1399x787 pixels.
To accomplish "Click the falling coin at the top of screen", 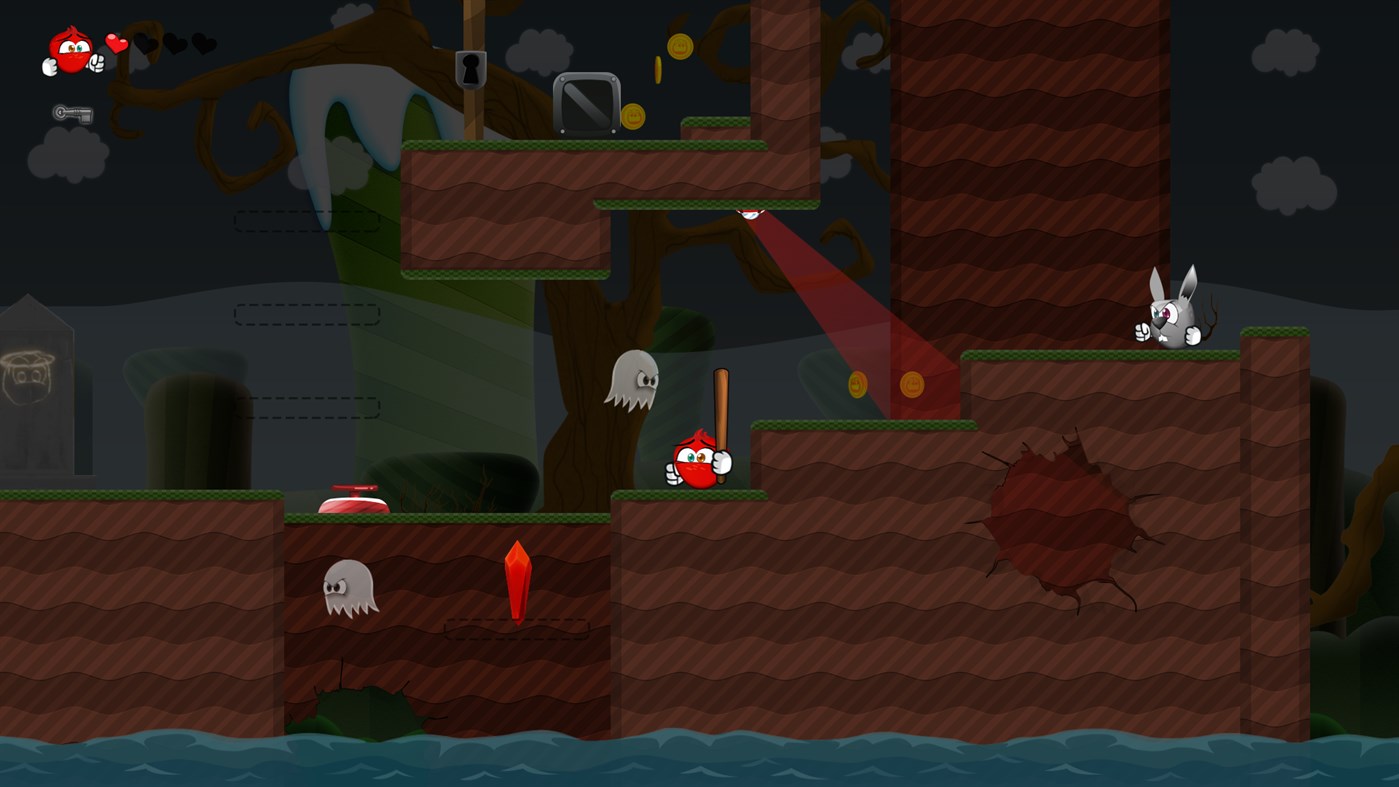I will tap(678, 48).
